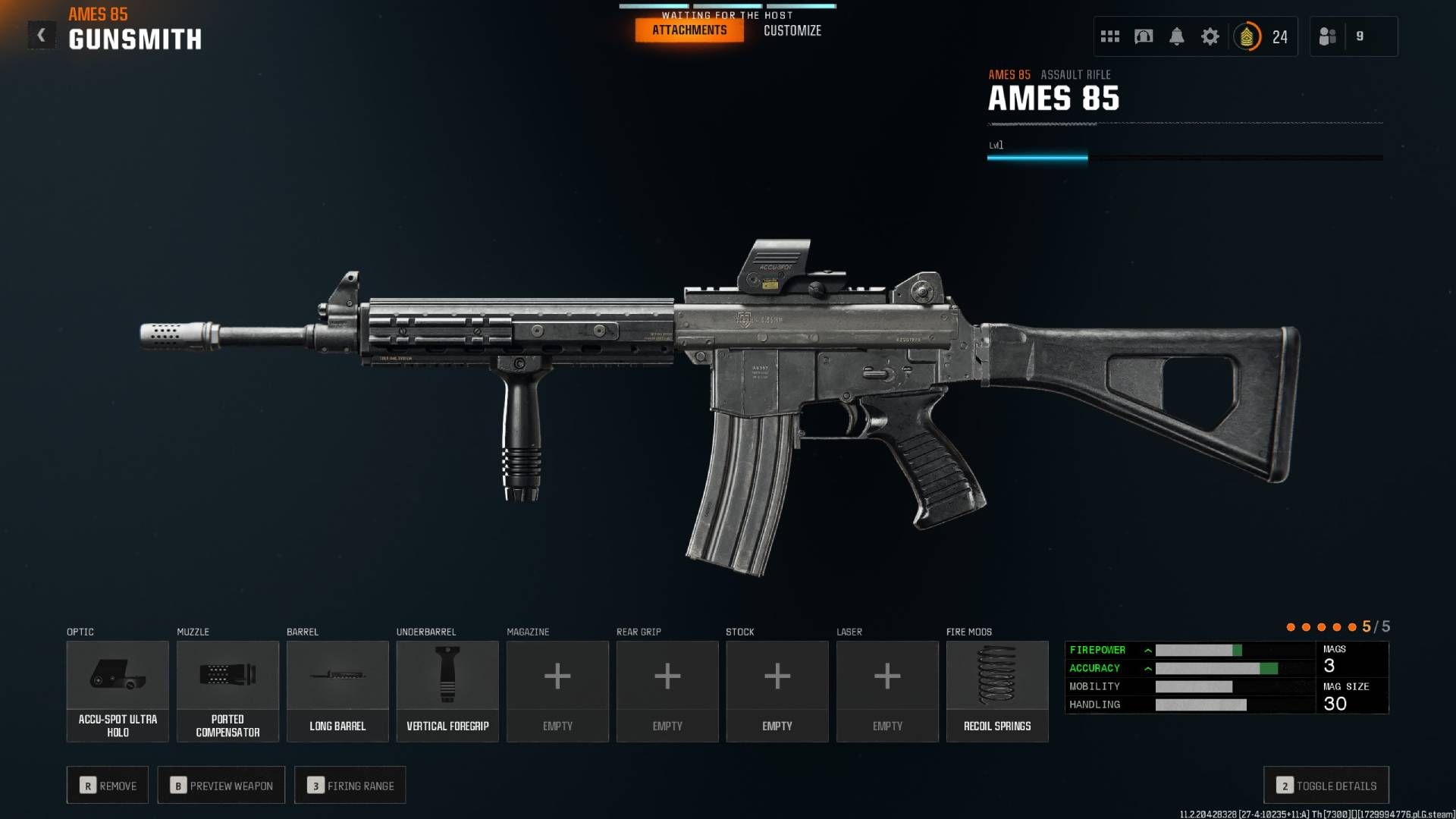Screen dimensions: 1456x819
Task: Open the settings gear icon
Action: (1210, 36)
